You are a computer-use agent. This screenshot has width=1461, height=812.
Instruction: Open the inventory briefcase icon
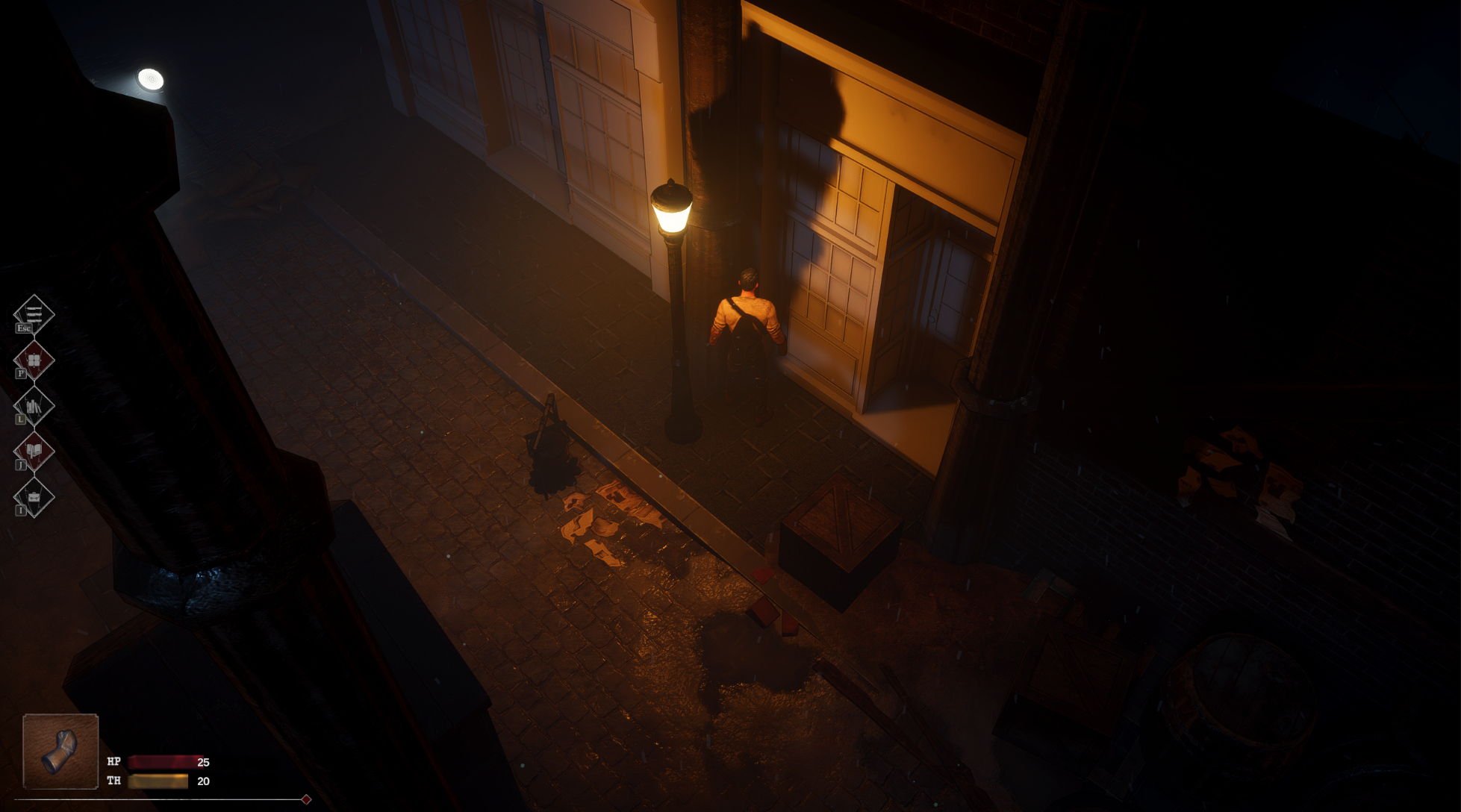(34, 496)
